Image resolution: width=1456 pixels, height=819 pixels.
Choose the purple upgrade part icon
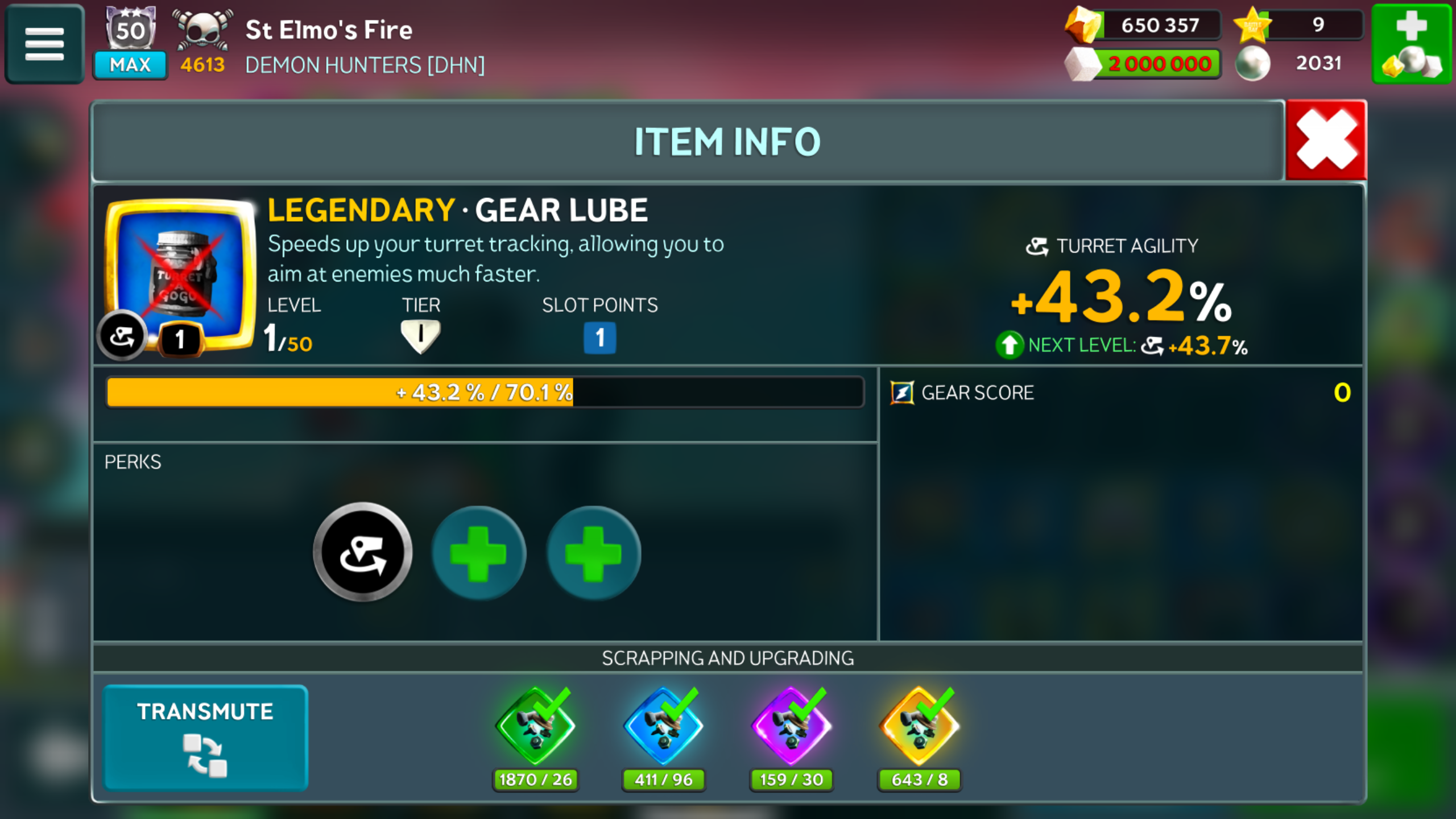coord(791,727)
